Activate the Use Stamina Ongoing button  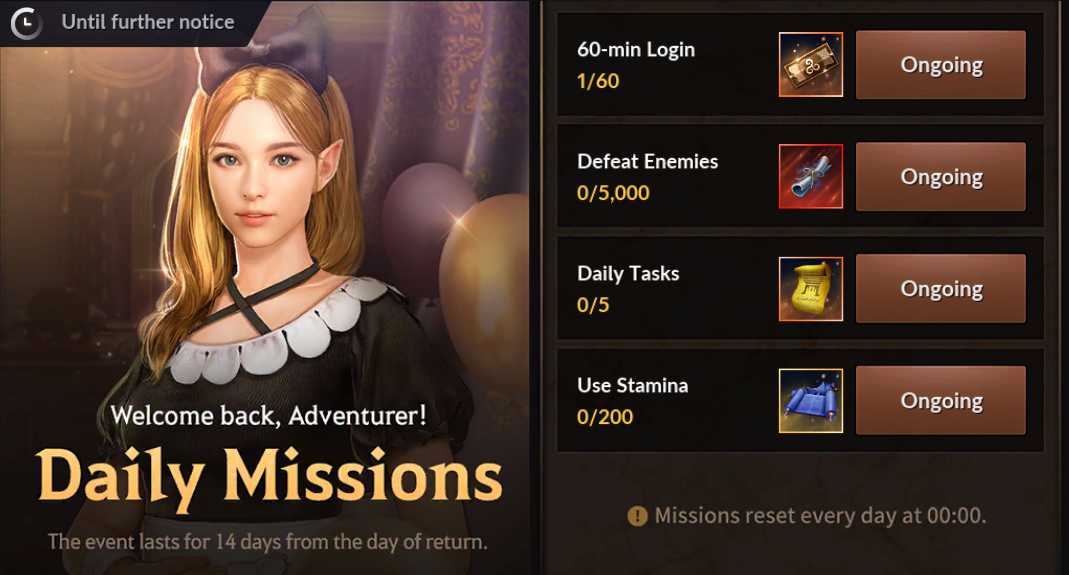point(941,401)
